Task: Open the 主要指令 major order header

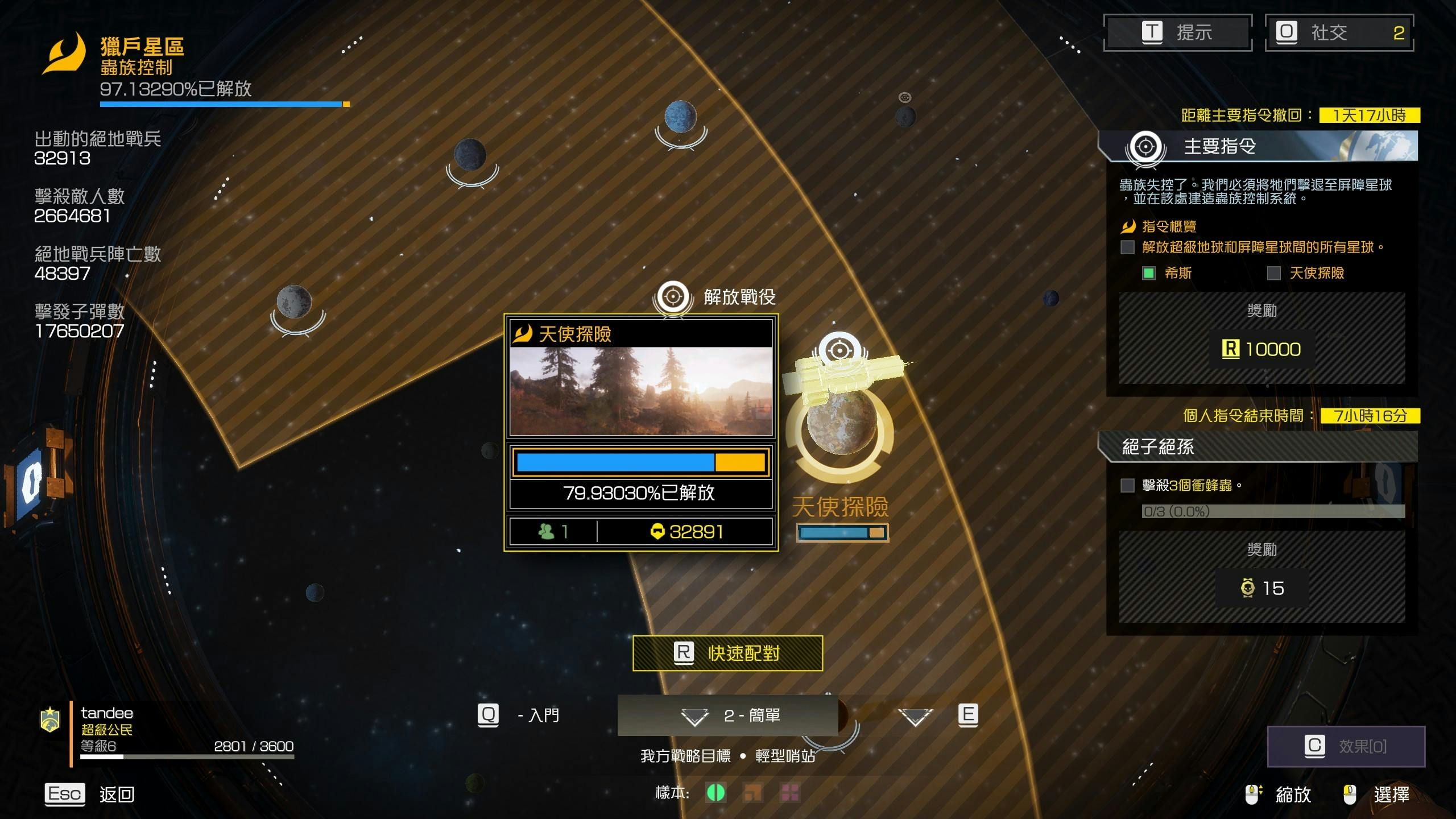Action: pyautogui.click(x=1258, y=147)
